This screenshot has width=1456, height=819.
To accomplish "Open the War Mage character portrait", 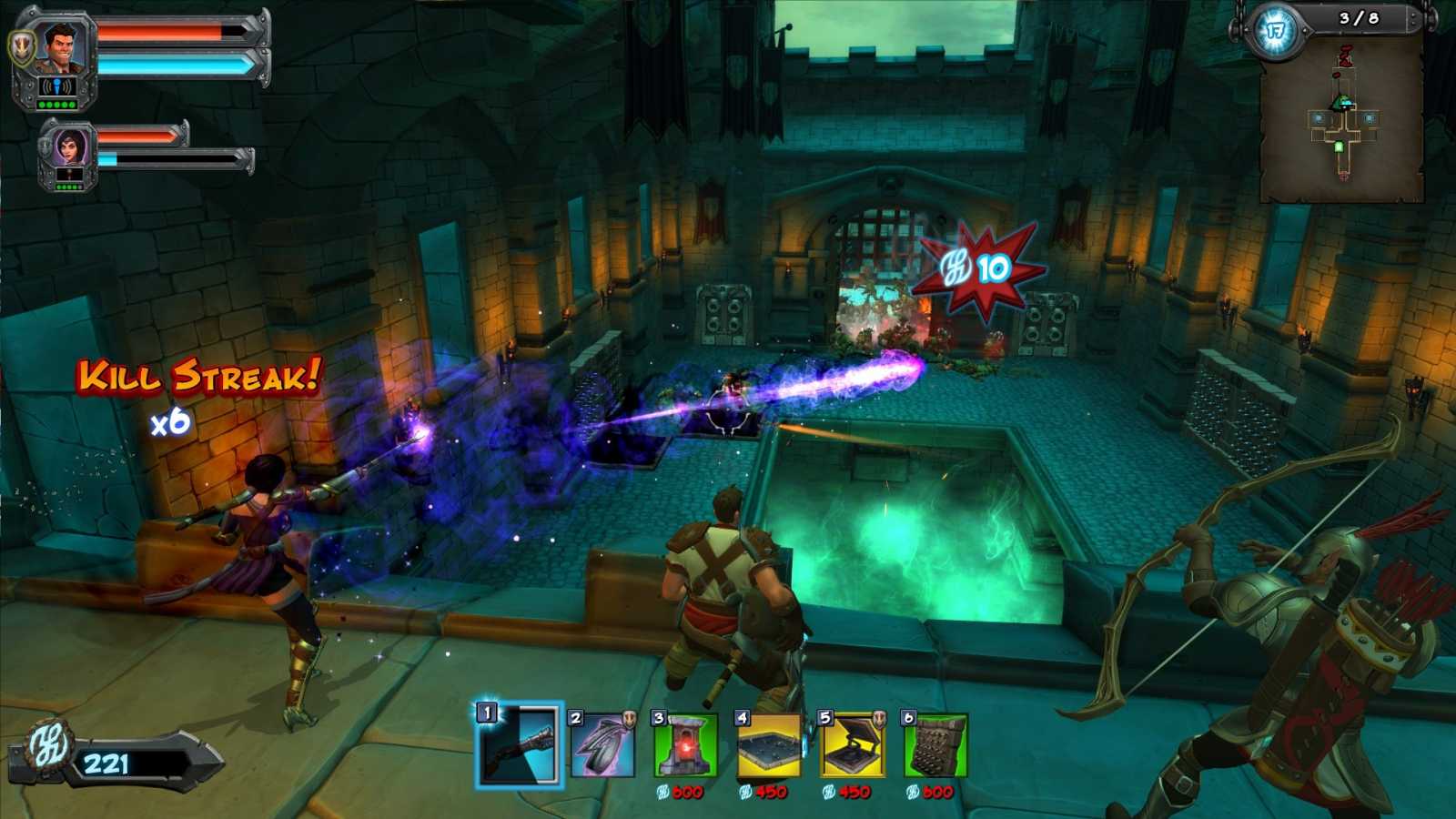I will click(60, 50).
